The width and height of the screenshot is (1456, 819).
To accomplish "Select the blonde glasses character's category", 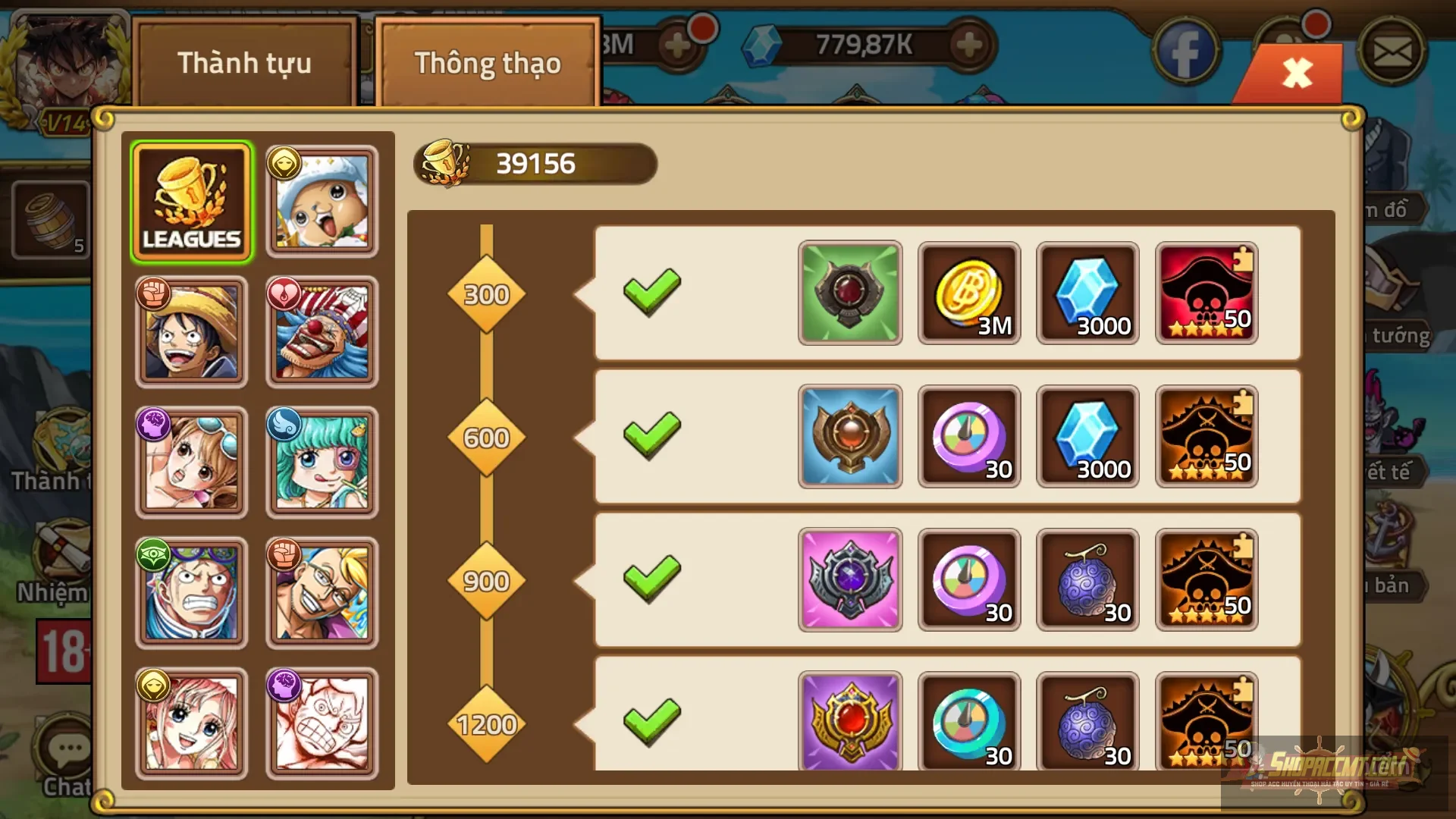I will pyautogui.click(x=322, y=594).
